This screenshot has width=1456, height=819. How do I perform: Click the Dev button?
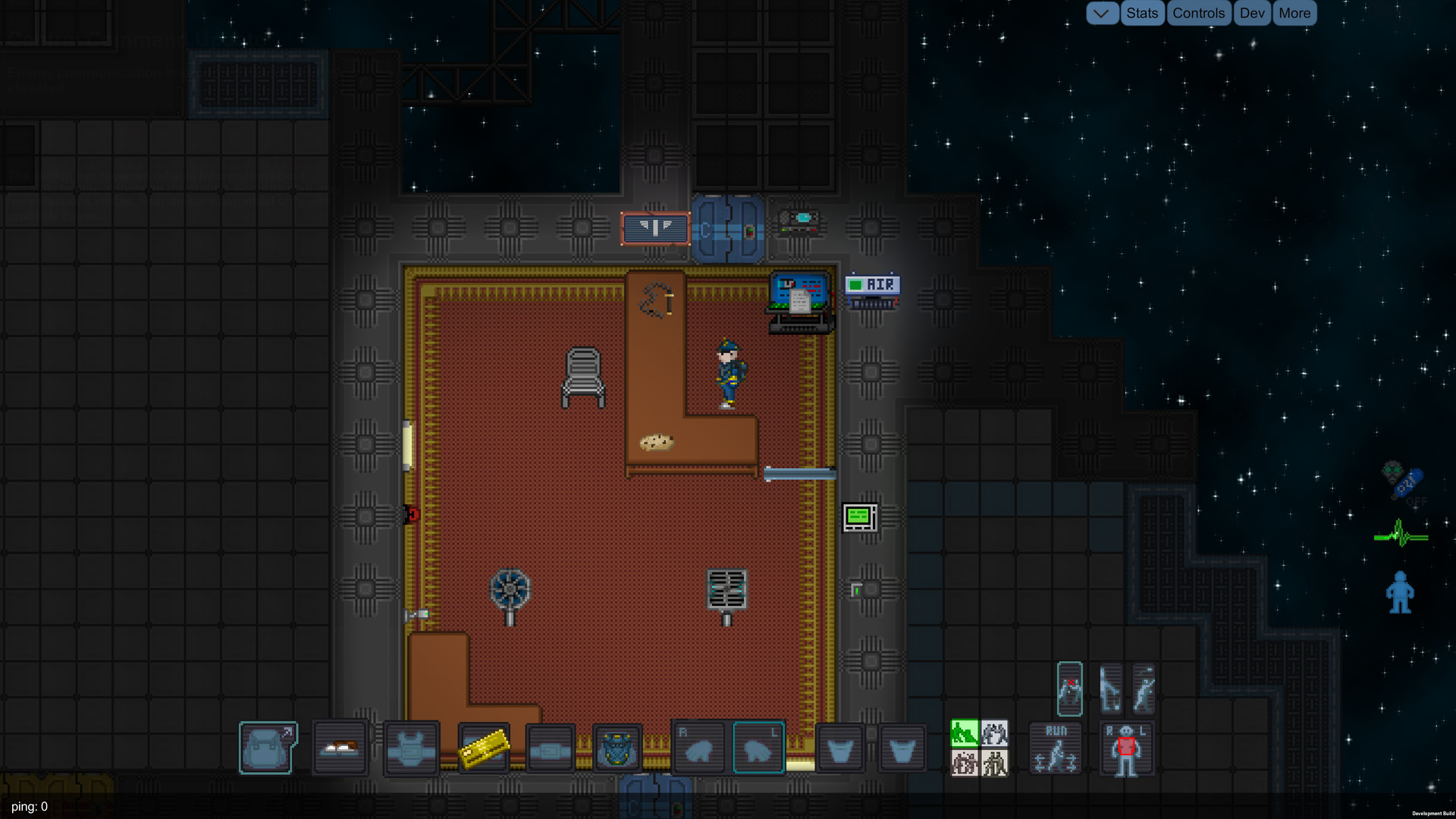pos(1251,13)
